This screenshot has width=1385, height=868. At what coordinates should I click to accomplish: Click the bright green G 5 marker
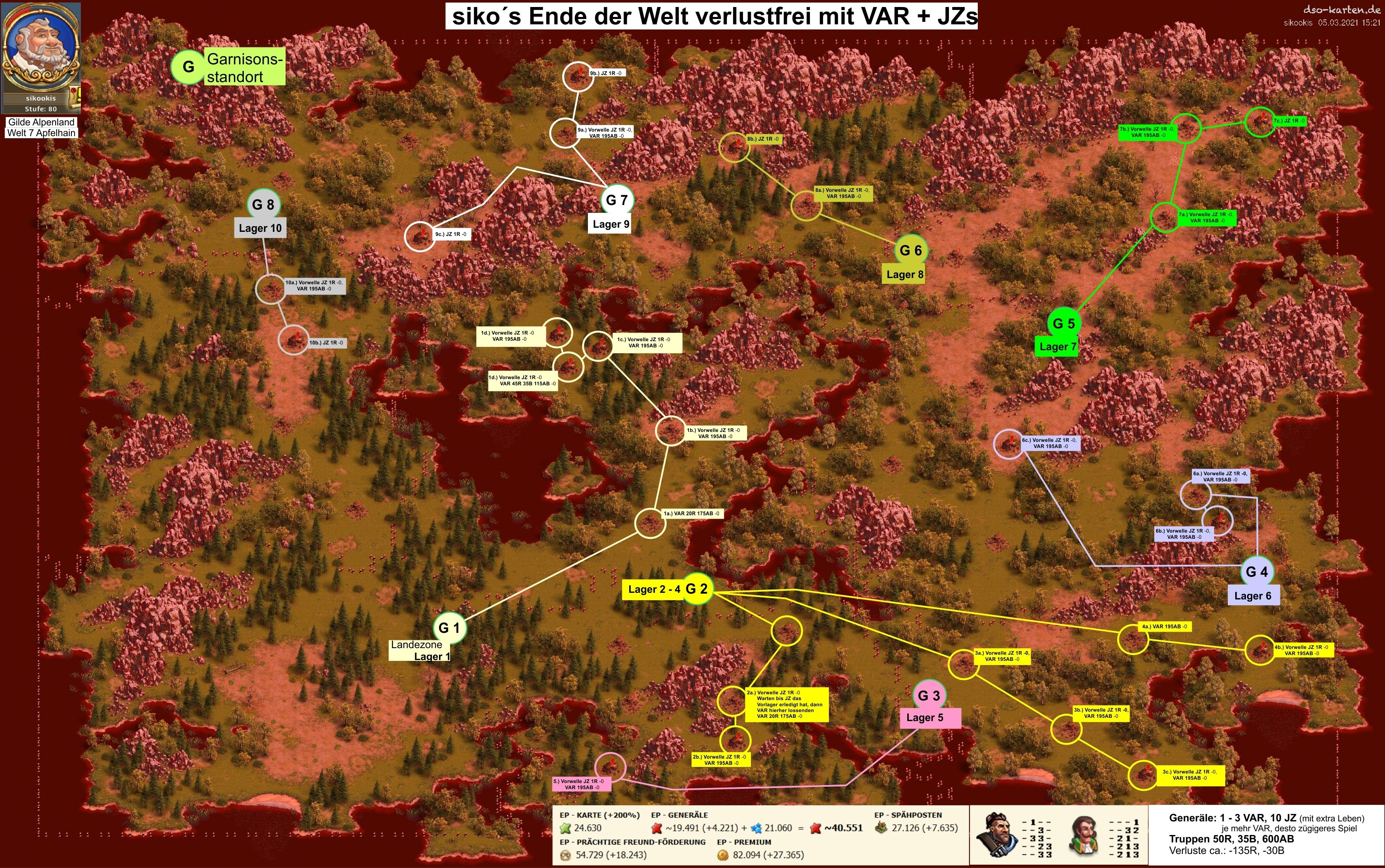[1064, 323]
